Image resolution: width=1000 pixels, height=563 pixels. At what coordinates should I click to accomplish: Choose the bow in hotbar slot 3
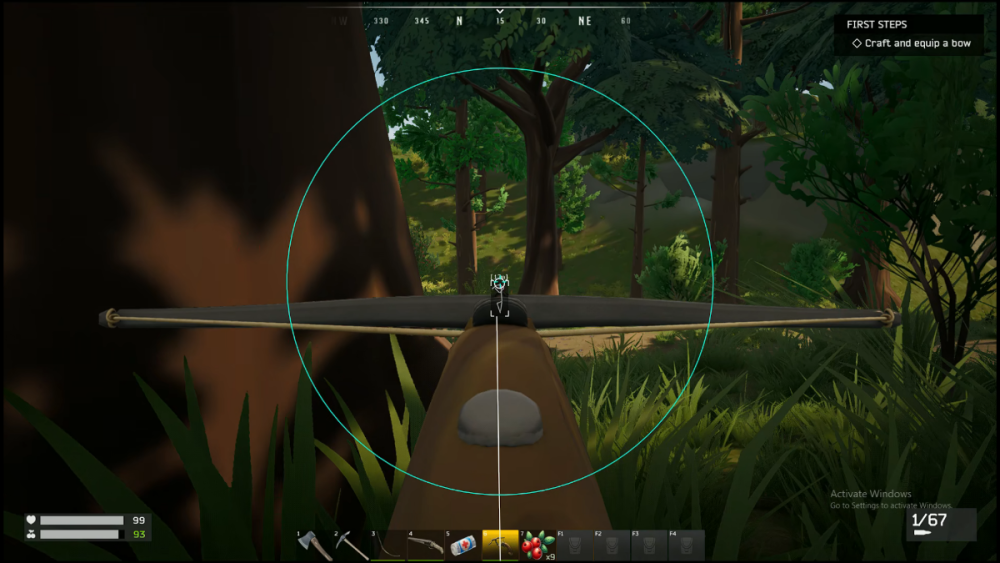(388, 545)
